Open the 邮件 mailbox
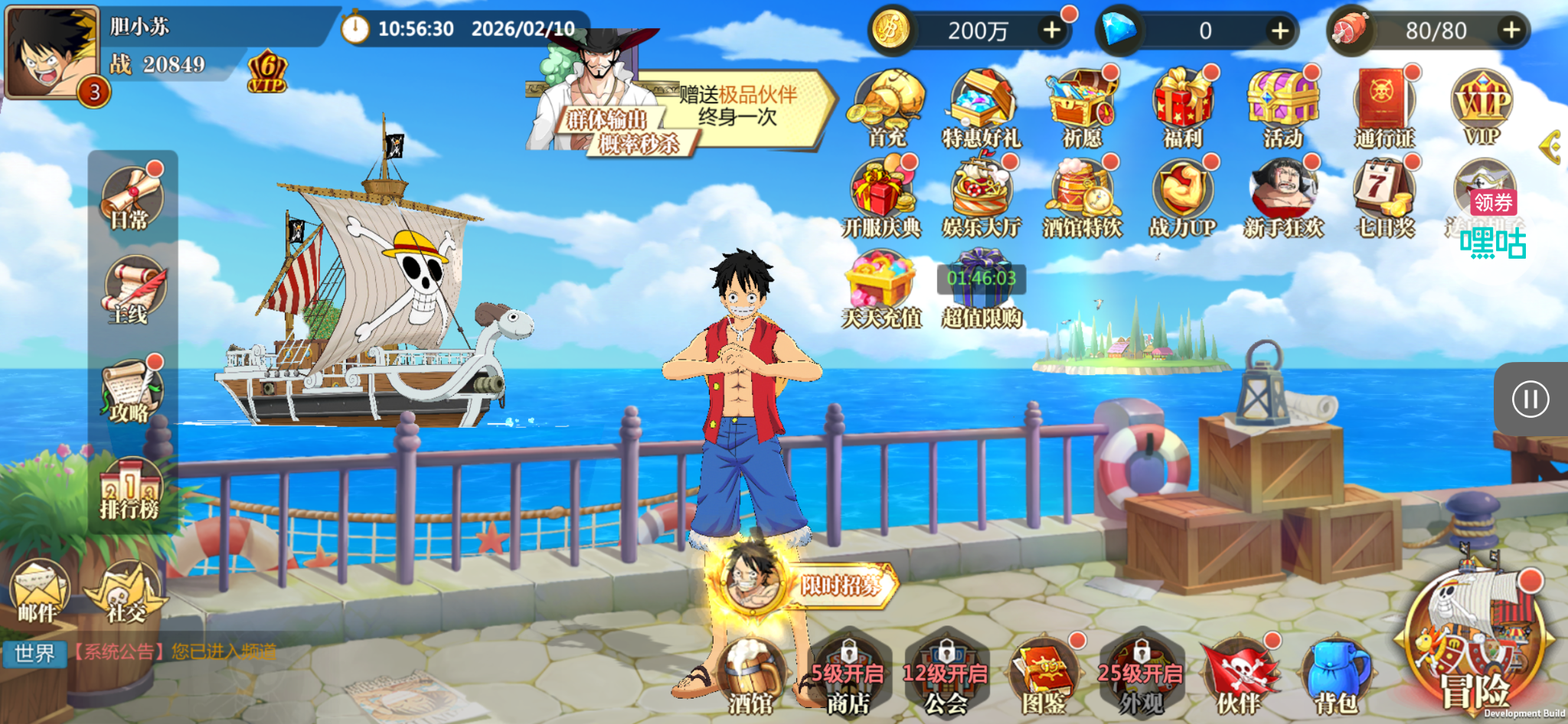 click(38, 592)
